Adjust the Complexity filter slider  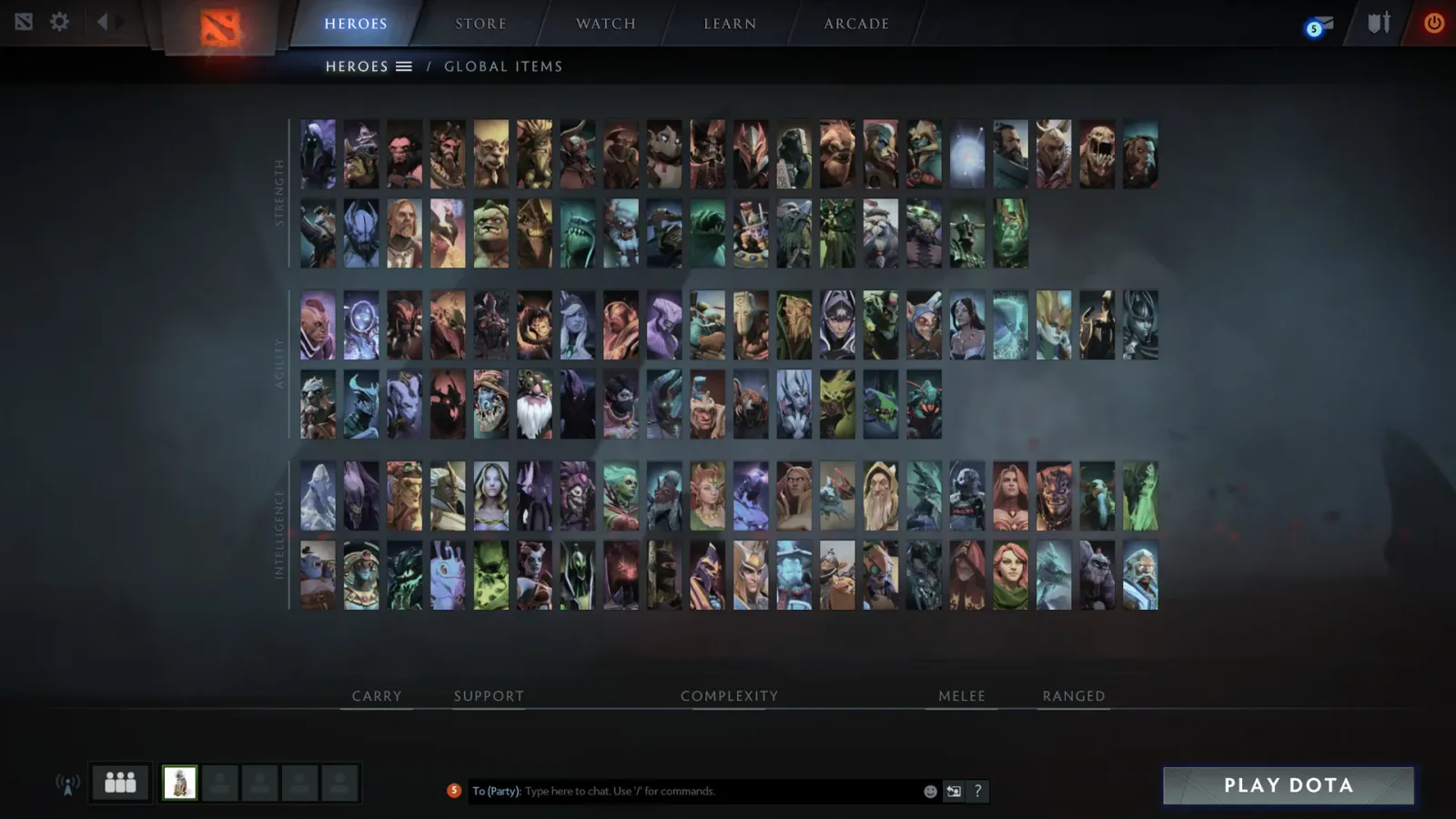coord(728,695)
